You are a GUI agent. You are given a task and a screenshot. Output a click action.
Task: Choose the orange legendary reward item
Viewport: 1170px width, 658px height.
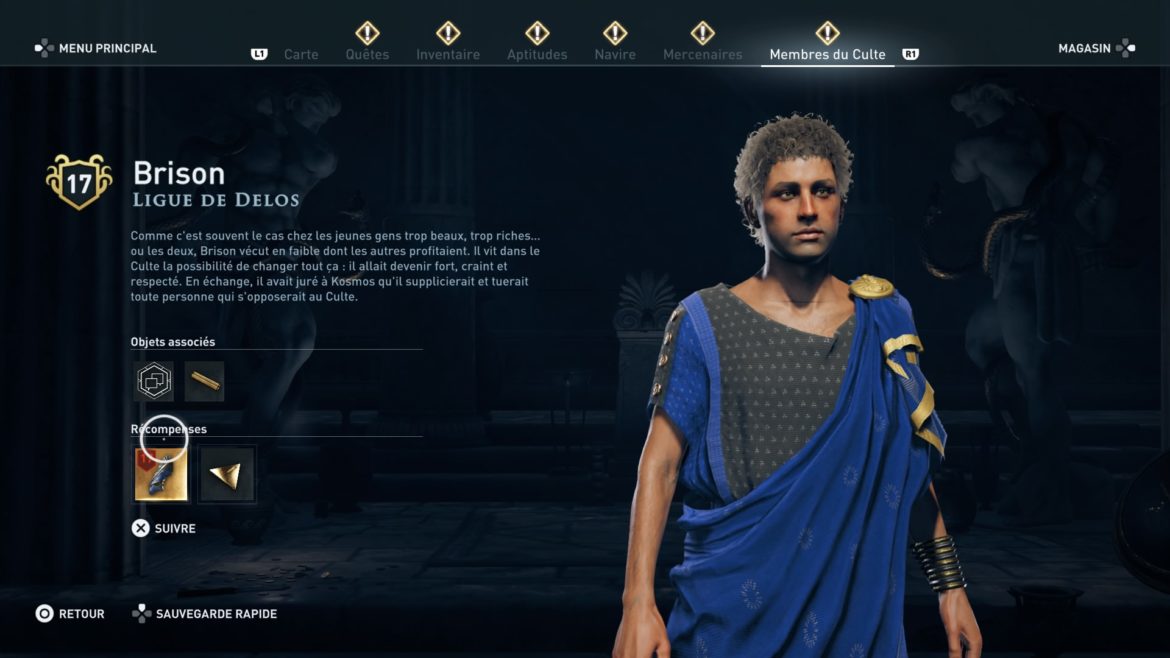pos(161,474)
